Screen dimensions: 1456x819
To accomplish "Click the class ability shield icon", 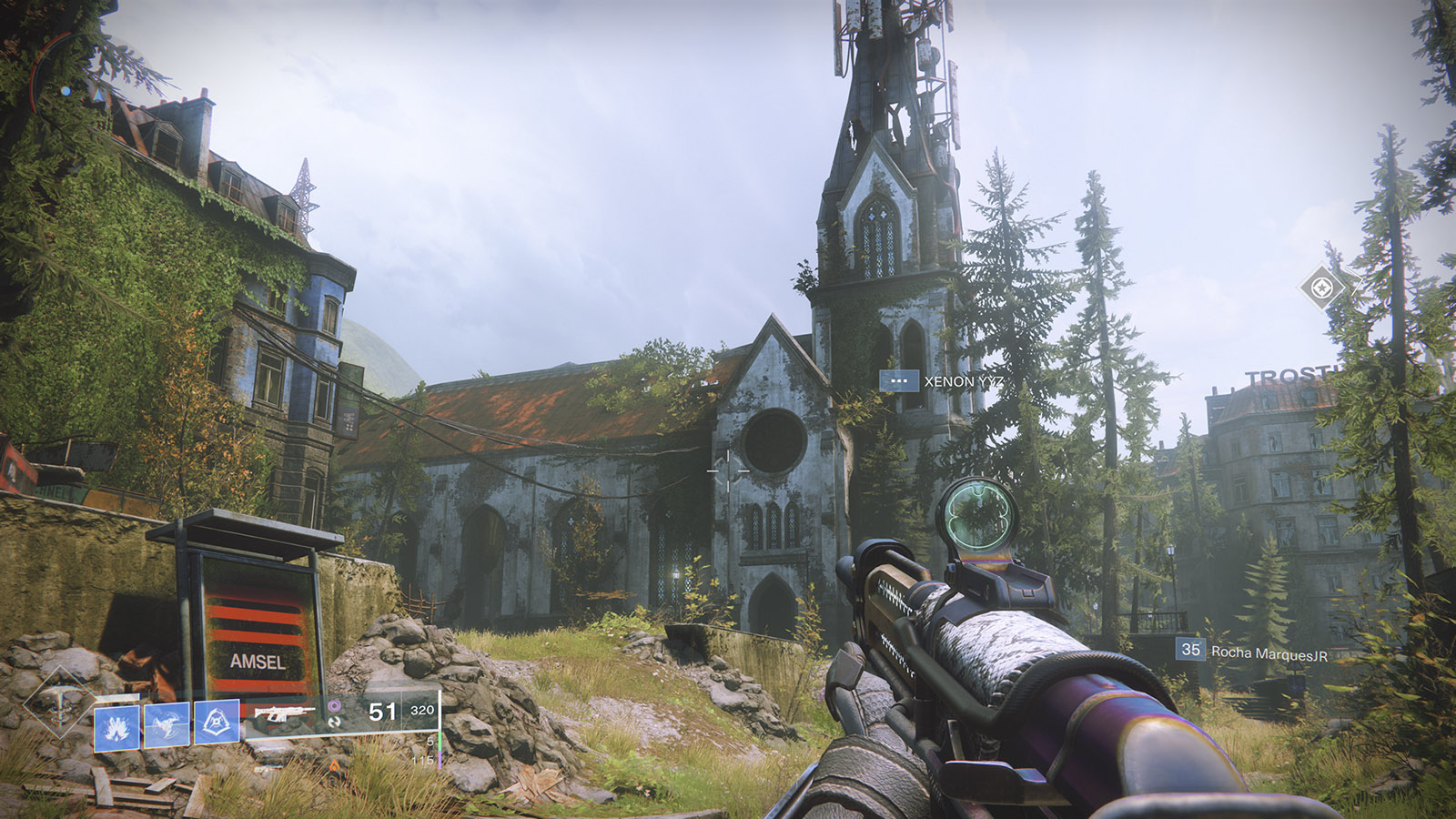I will [x=217, y=723].
